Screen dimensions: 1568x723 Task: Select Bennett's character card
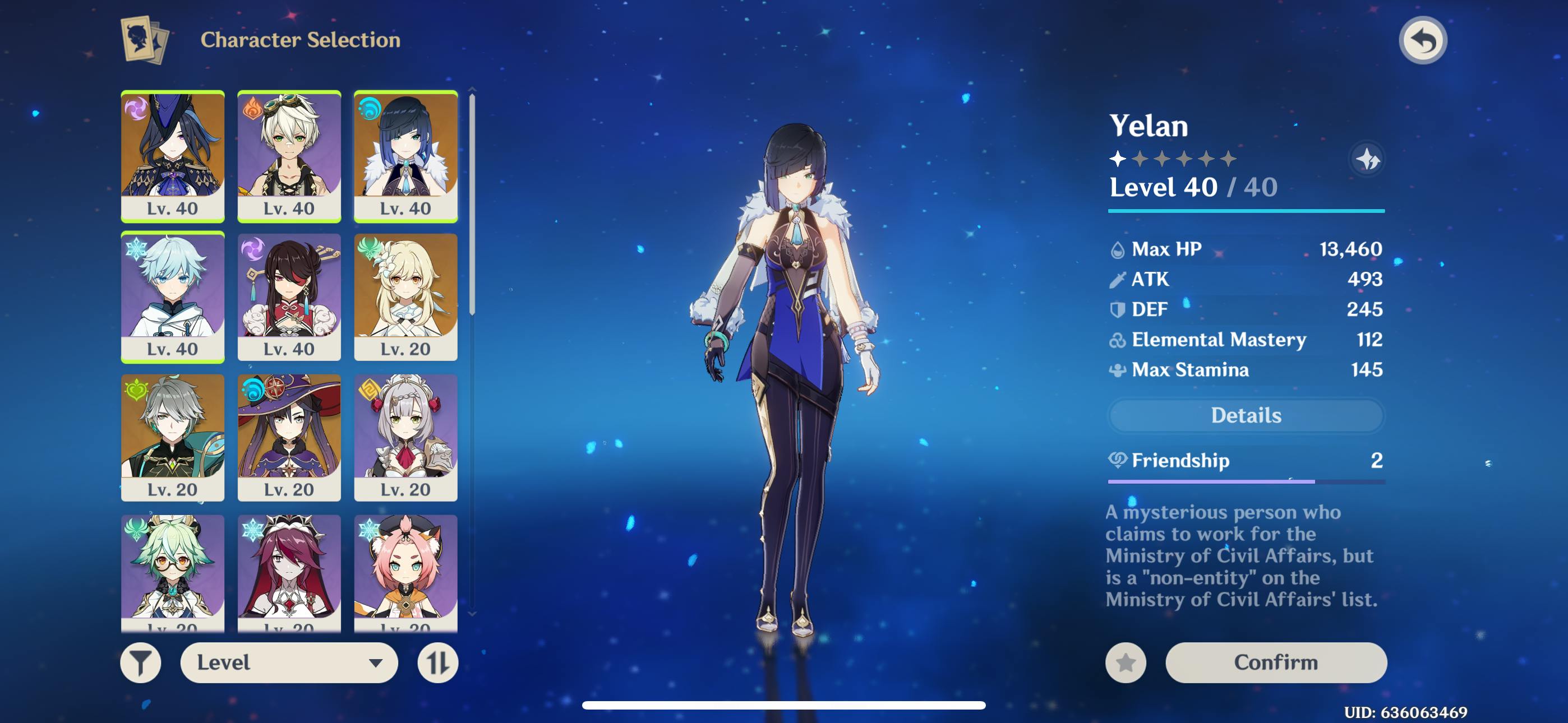click(289, 156)
